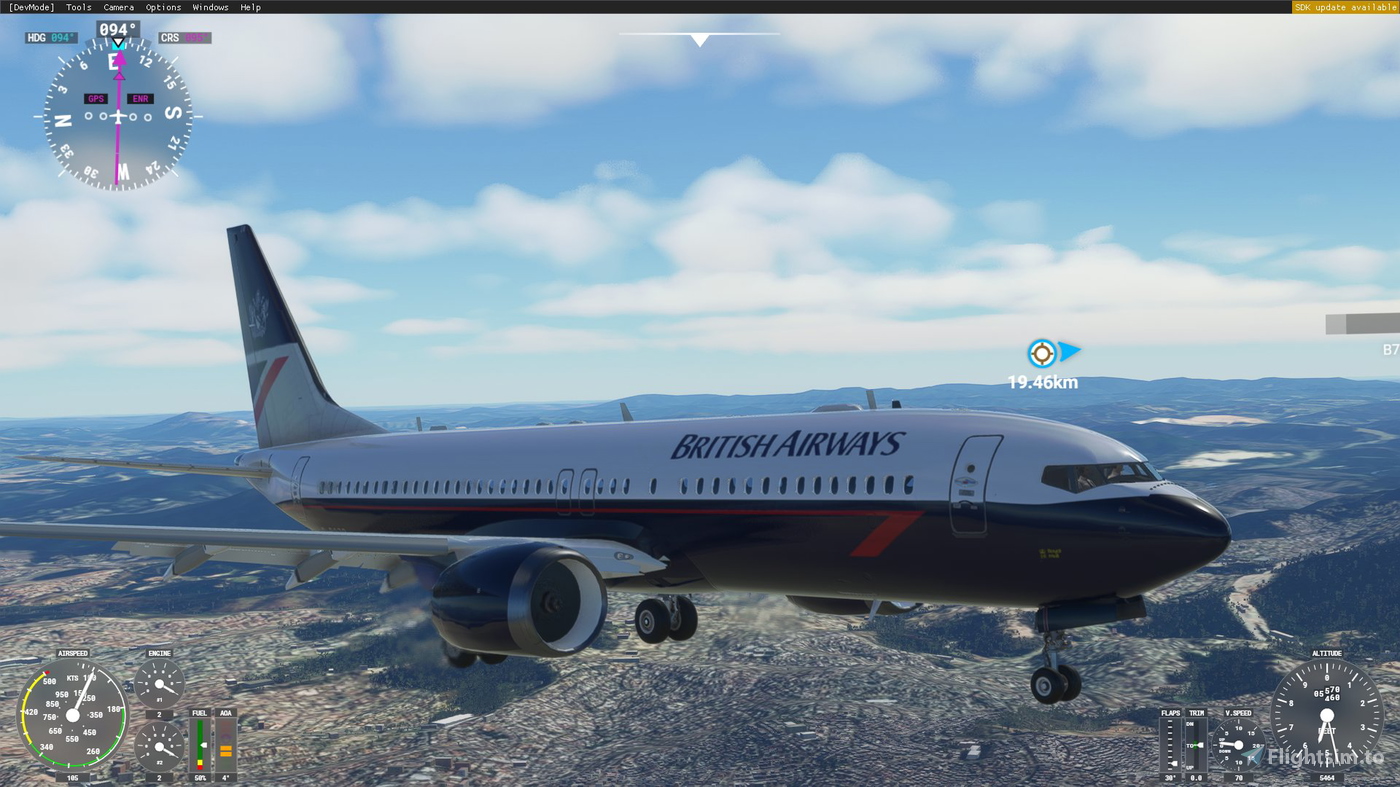This screenshot has width=1400, height=787.
Task: Open the Camera menu
Action: pos(118,5)
